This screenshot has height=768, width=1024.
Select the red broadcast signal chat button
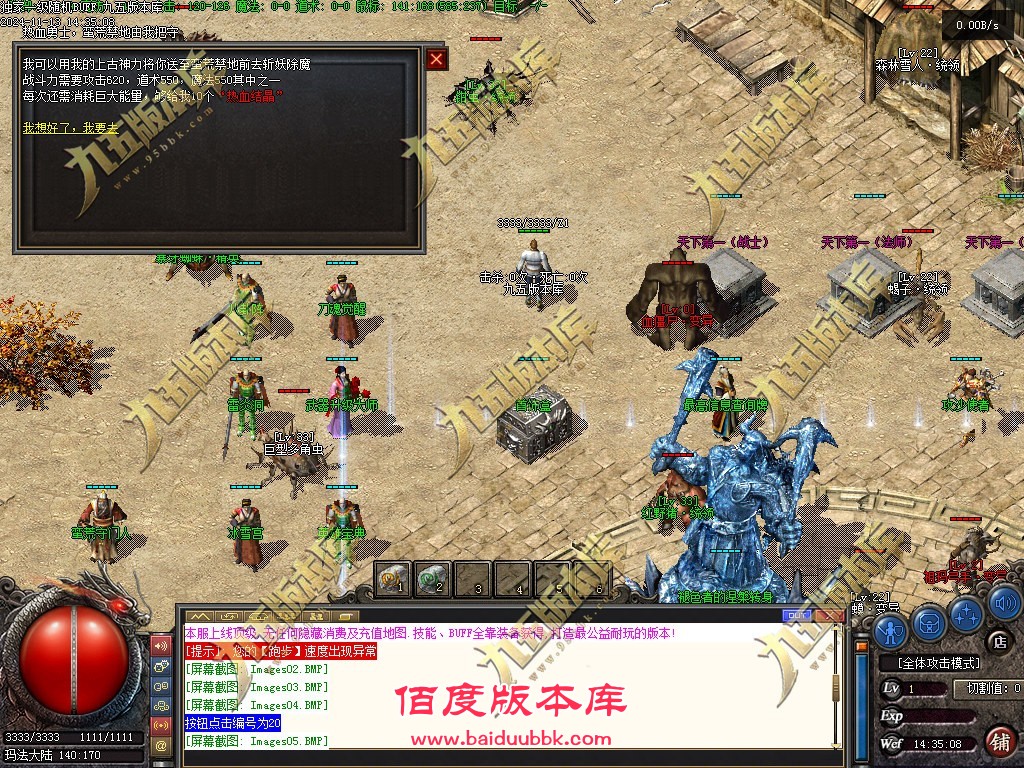[x=160, y=724]
